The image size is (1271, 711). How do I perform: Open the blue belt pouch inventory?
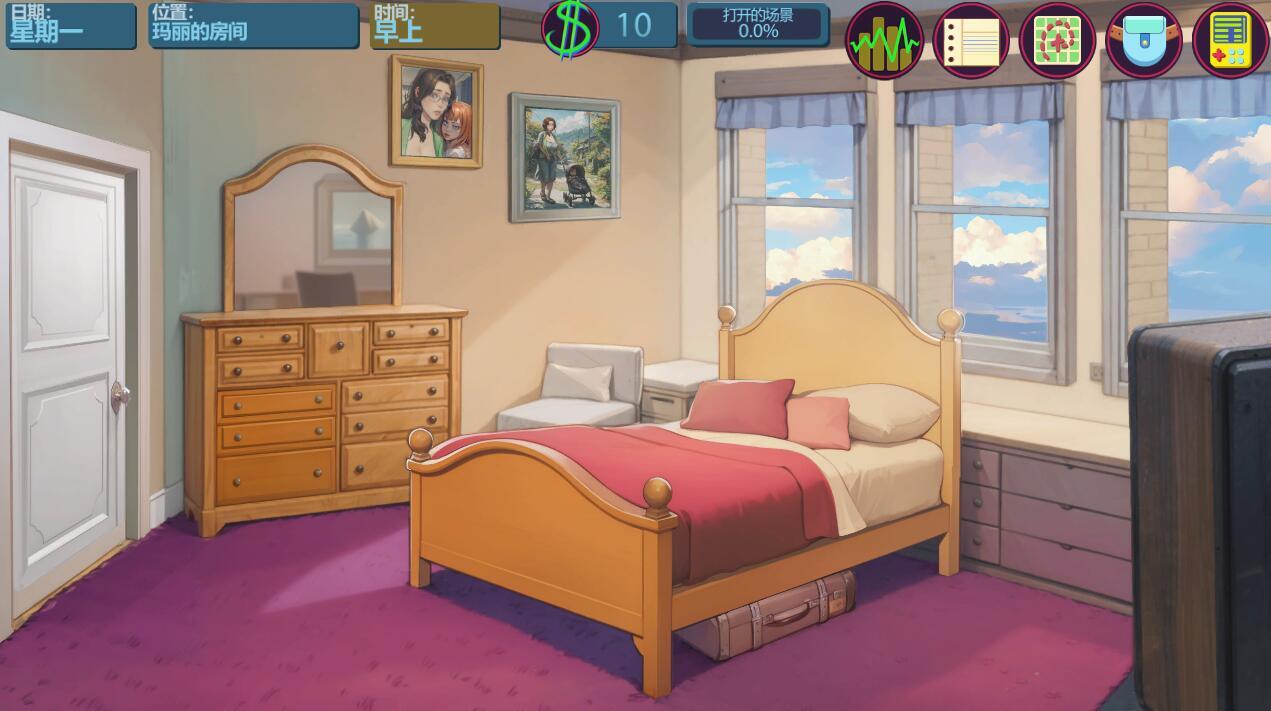point(1144,41)
